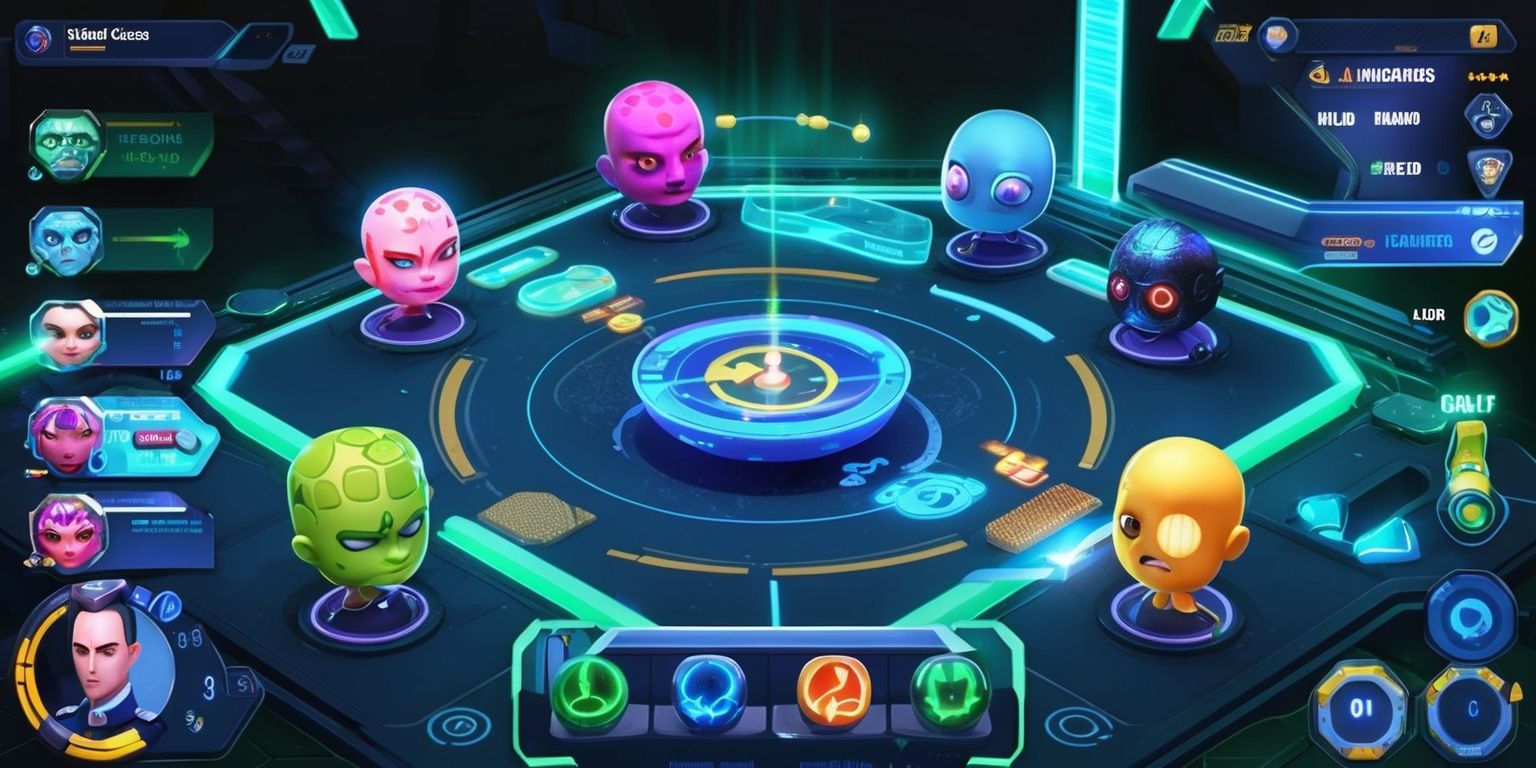Click the hexagonal 01 button at bottom right

coord(1360,708)
